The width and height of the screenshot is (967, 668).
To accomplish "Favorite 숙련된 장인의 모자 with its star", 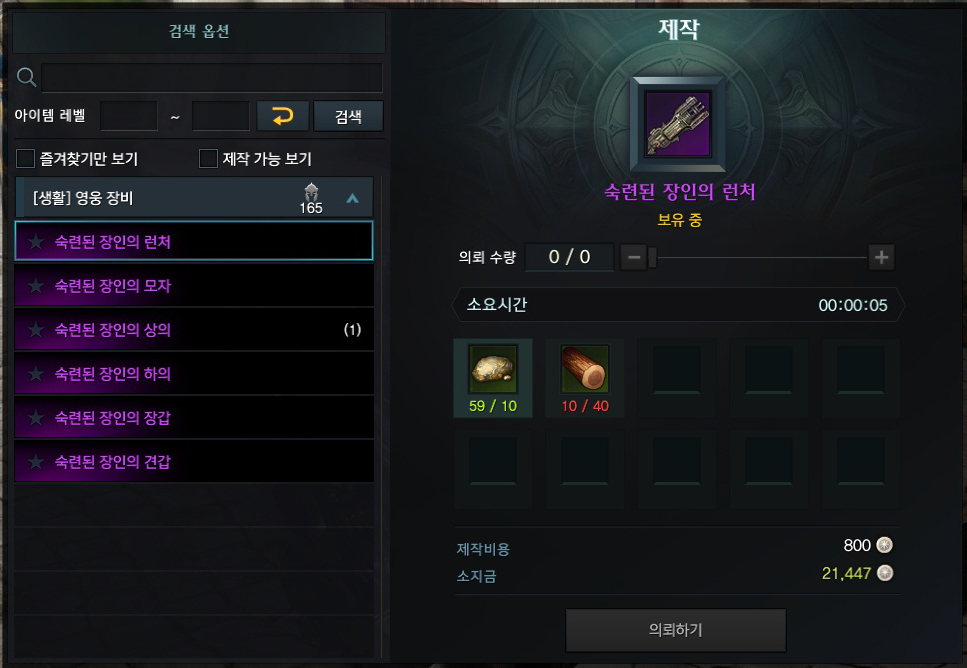I will point(36,286).
